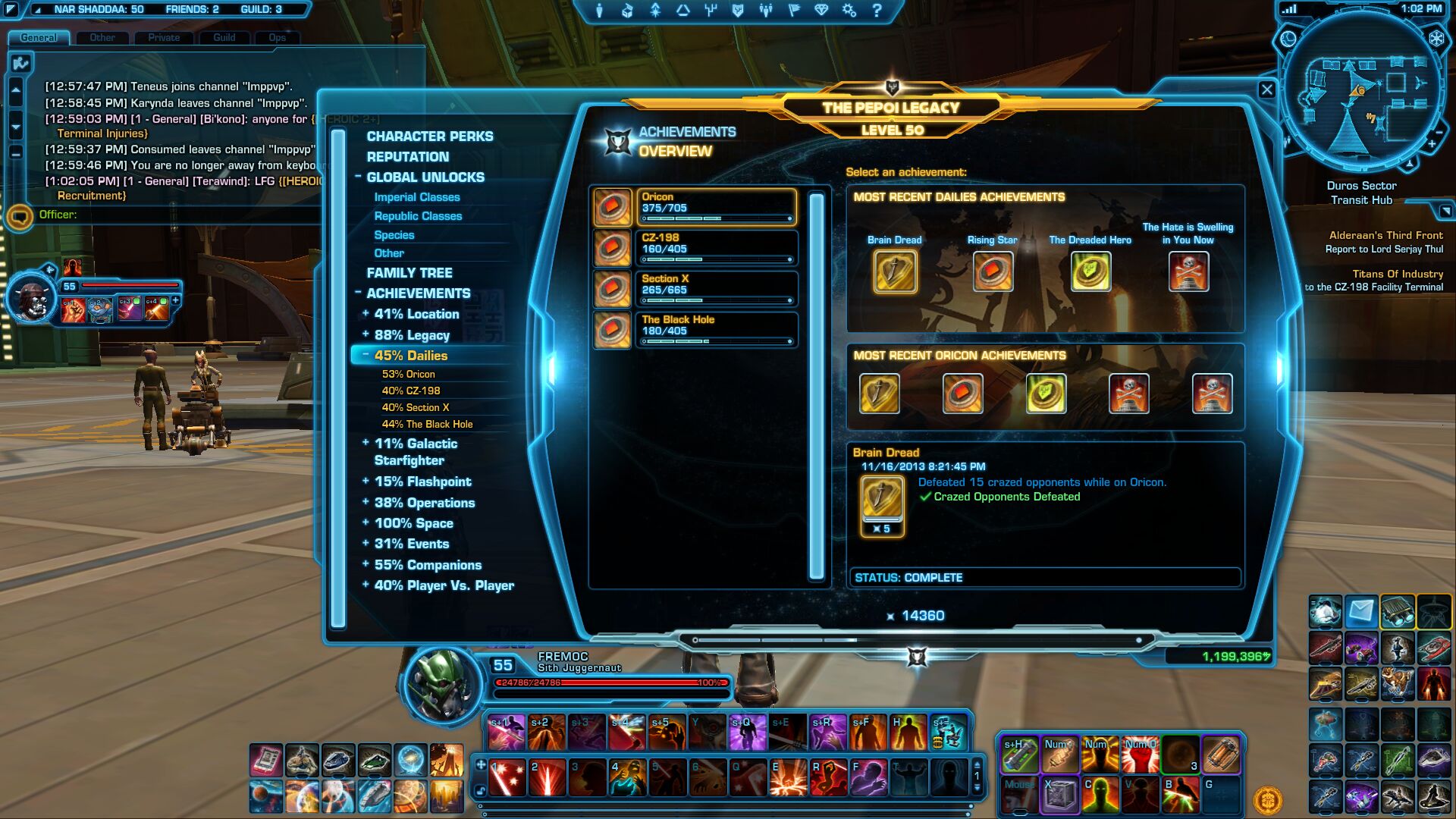Expand the 88% Legacy achievements category
Image resolution: width=1456 pixels, height=819 pixels.
click(411, 335)
